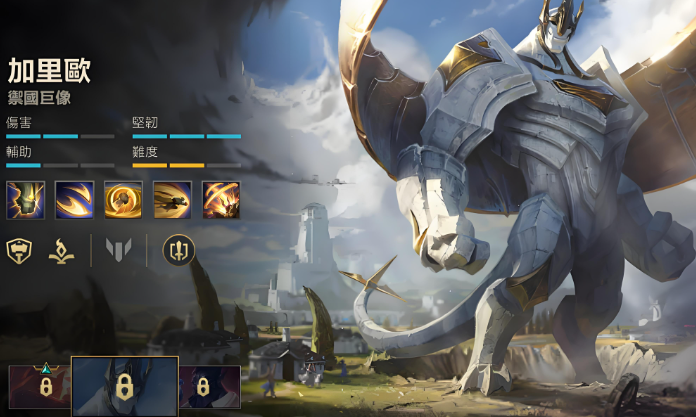
Task: Click the flame and open book icon
Action: tap(62, 250)
